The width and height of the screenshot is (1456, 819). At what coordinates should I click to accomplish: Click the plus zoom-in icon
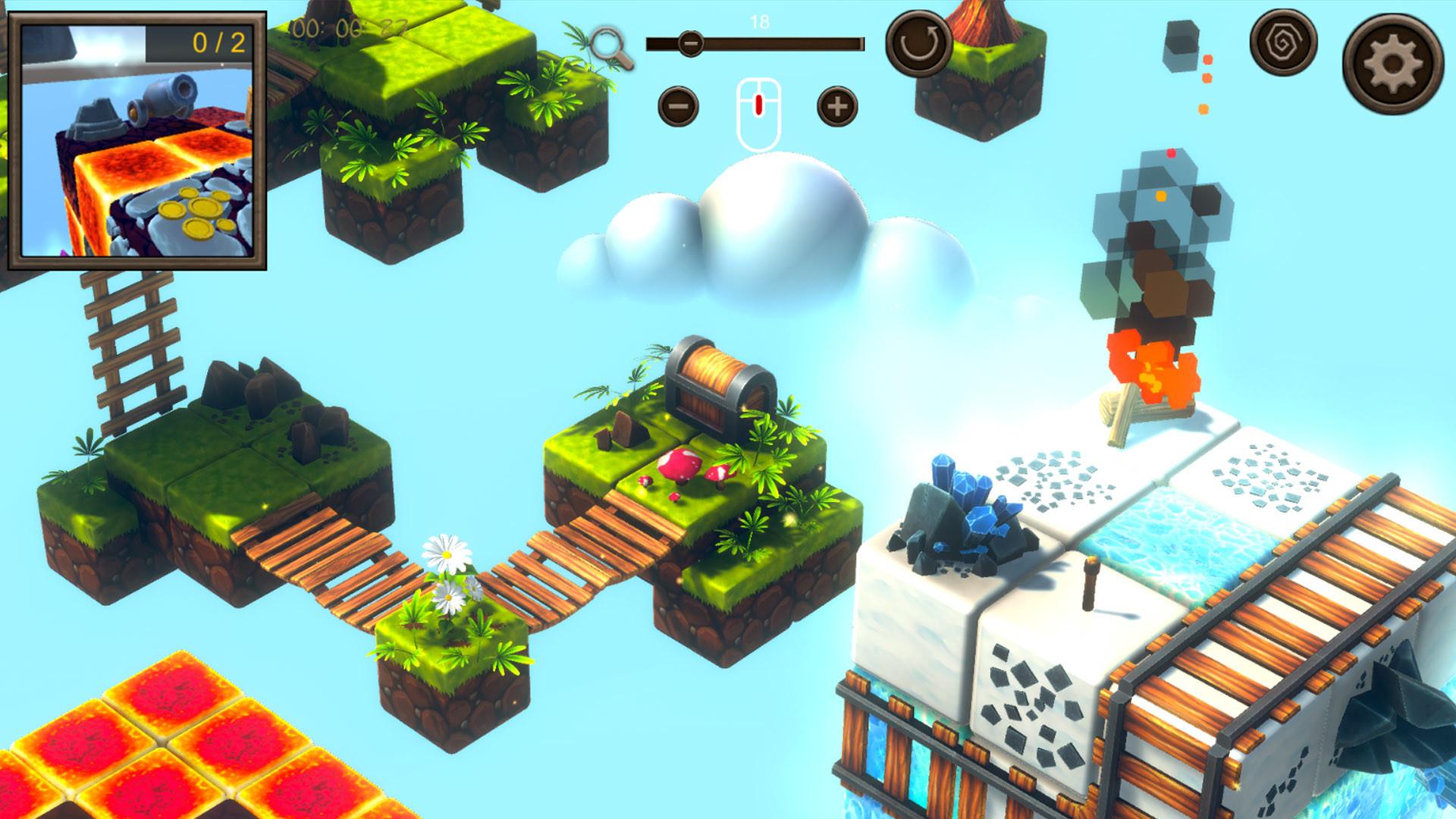834,106
